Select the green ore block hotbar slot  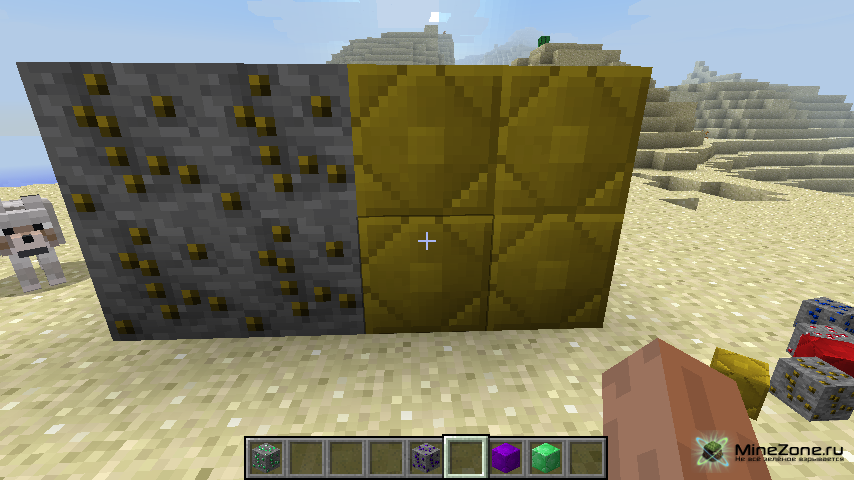point(265,457)
